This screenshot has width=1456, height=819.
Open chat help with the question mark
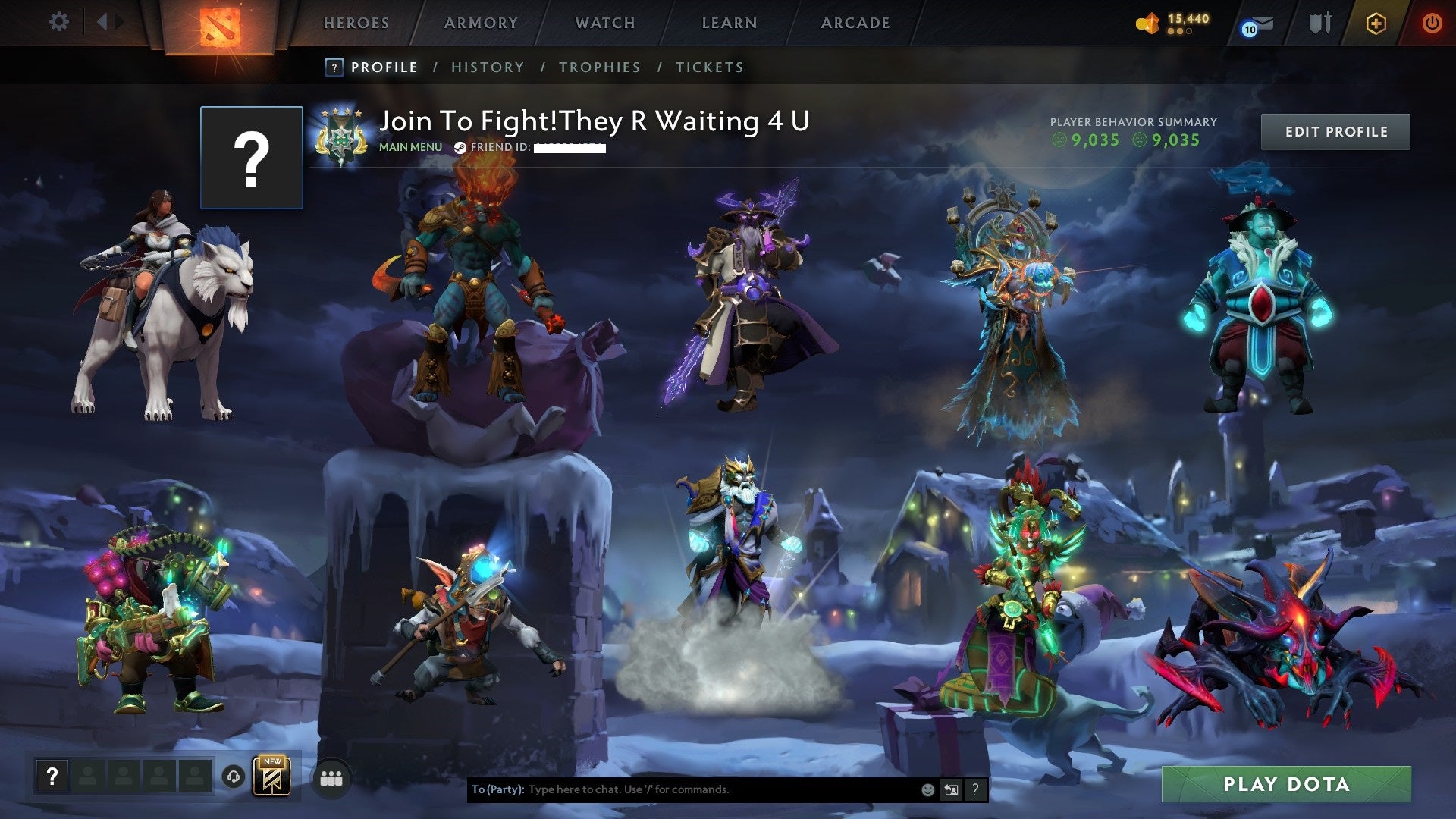click(x=975, y=789)
